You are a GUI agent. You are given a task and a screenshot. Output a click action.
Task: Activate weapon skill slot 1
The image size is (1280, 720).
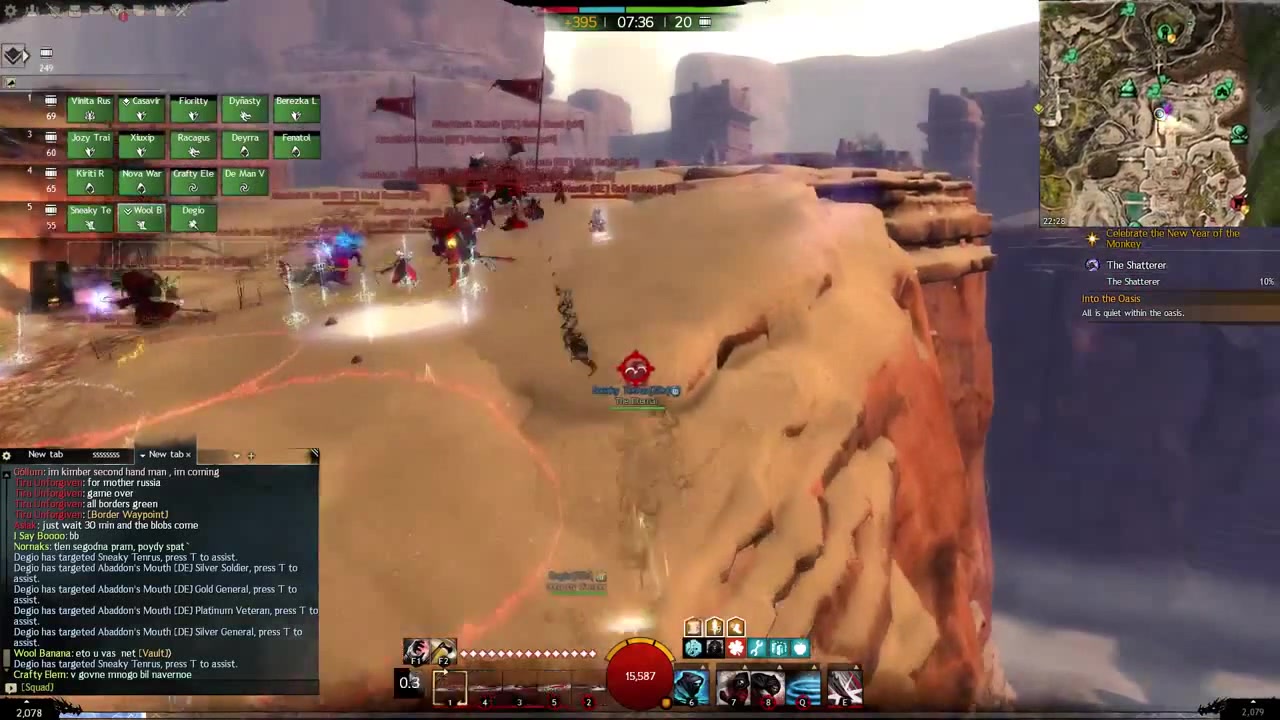[449, 687]
